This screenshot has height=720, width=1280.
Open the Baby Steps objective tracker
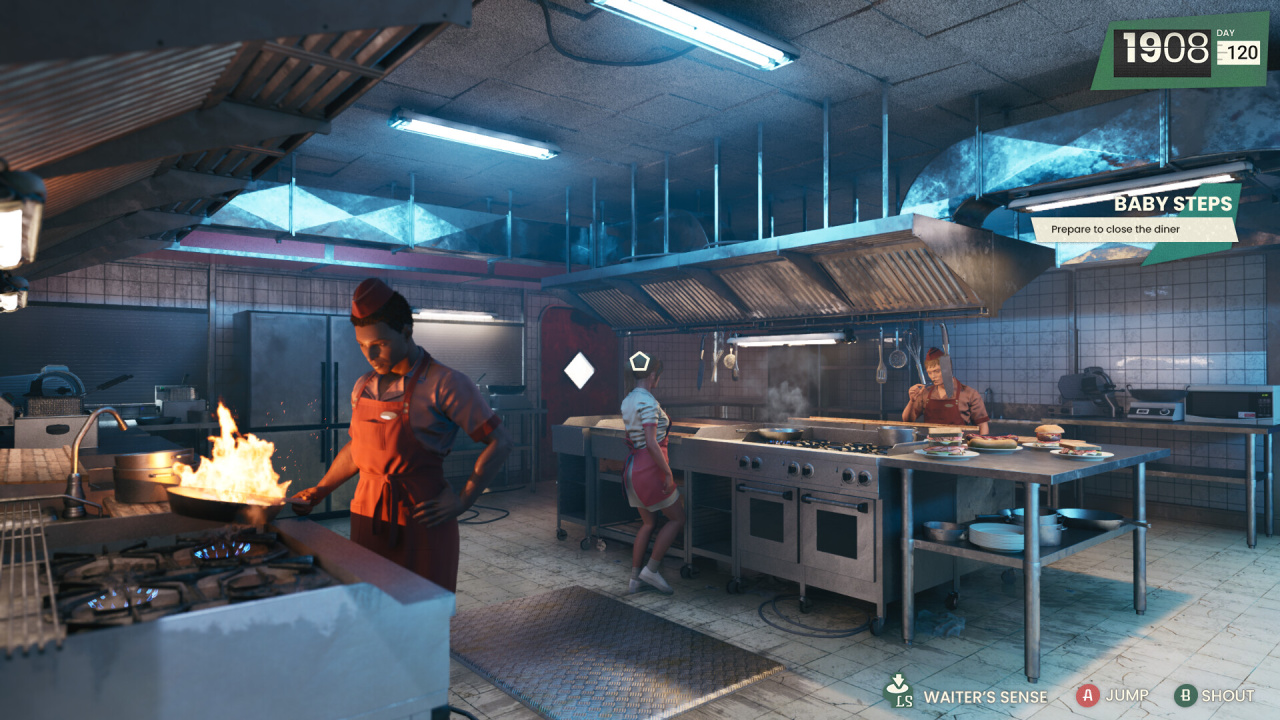(1135, 217)
